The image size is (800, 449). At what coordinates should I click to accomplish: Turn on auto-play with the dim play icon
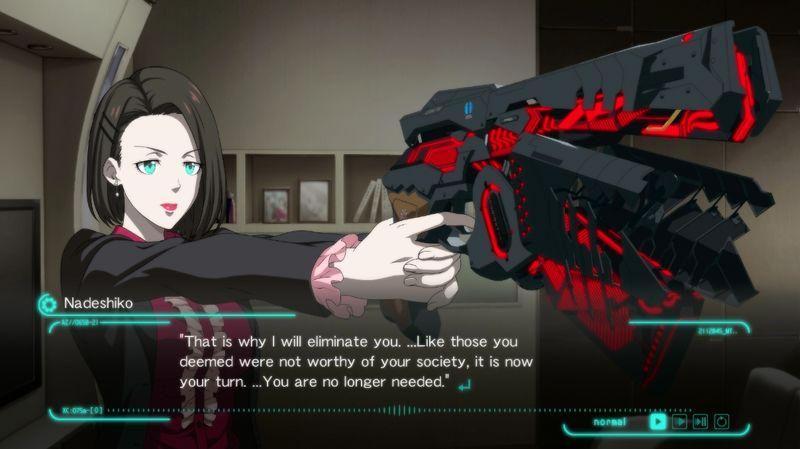point(680,421)
